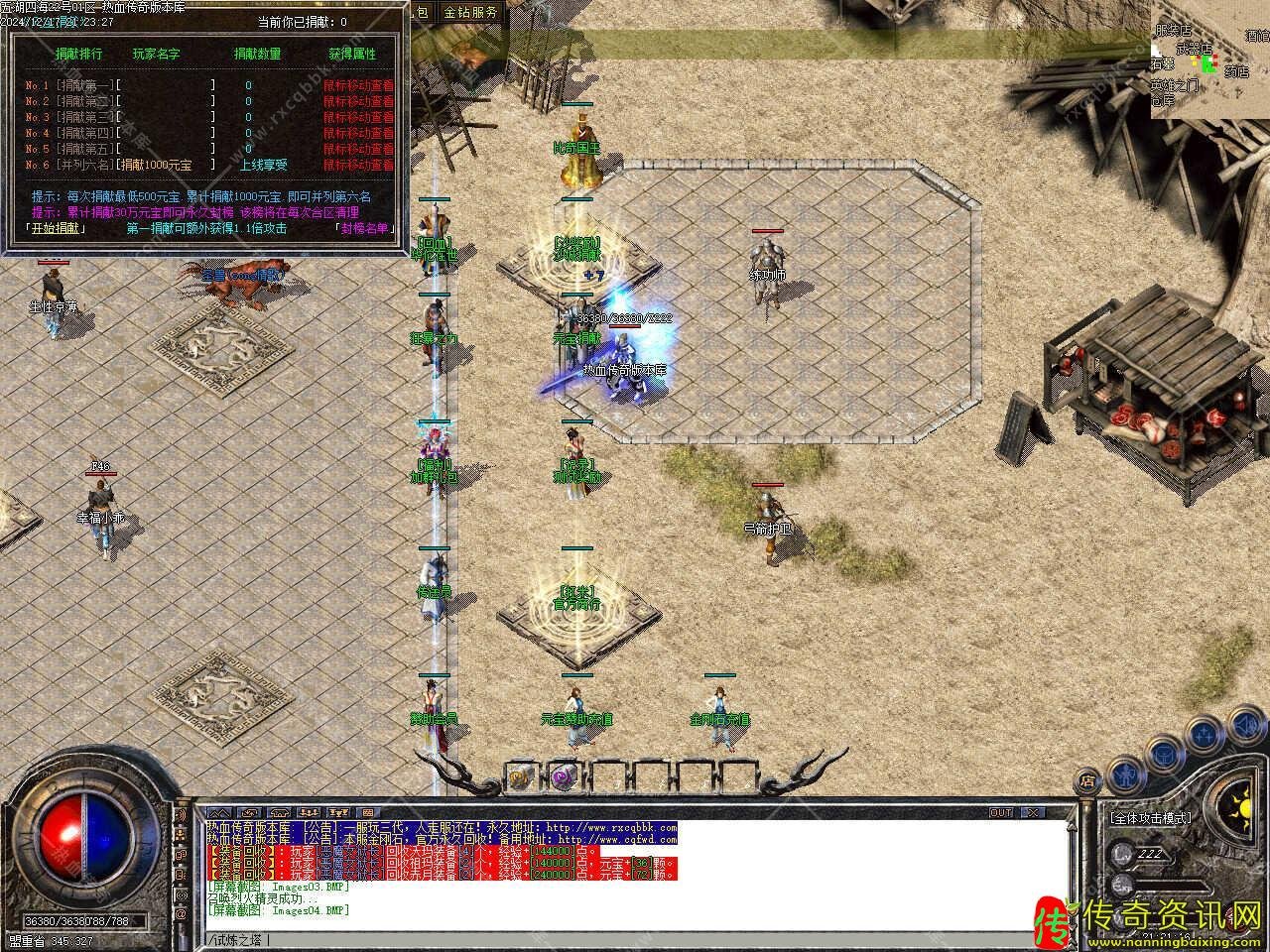Toggle sound with the speaker button
1270x952 pixels.
(1246, 728)
